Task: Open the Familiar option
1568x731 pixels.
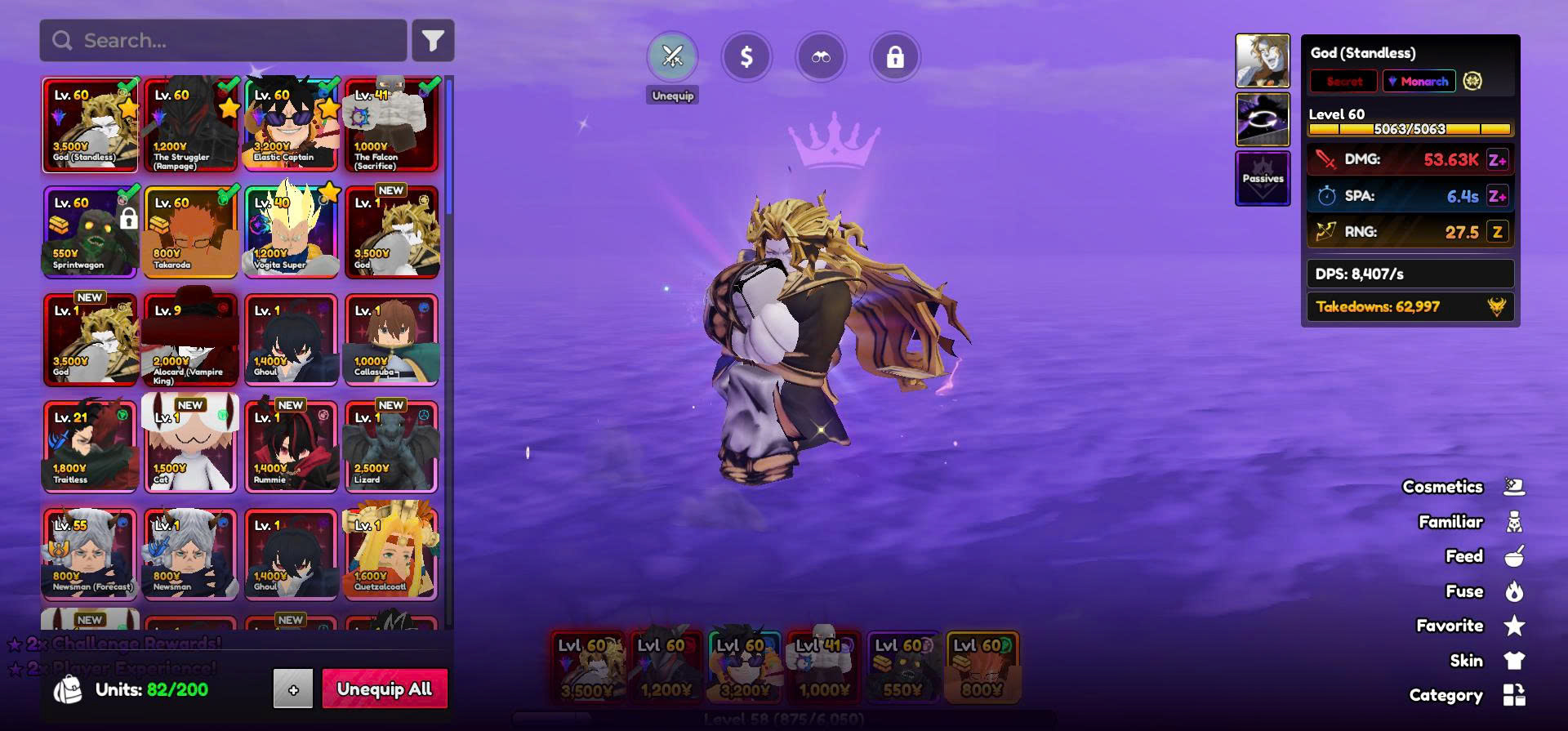Action: [1471, 522]
